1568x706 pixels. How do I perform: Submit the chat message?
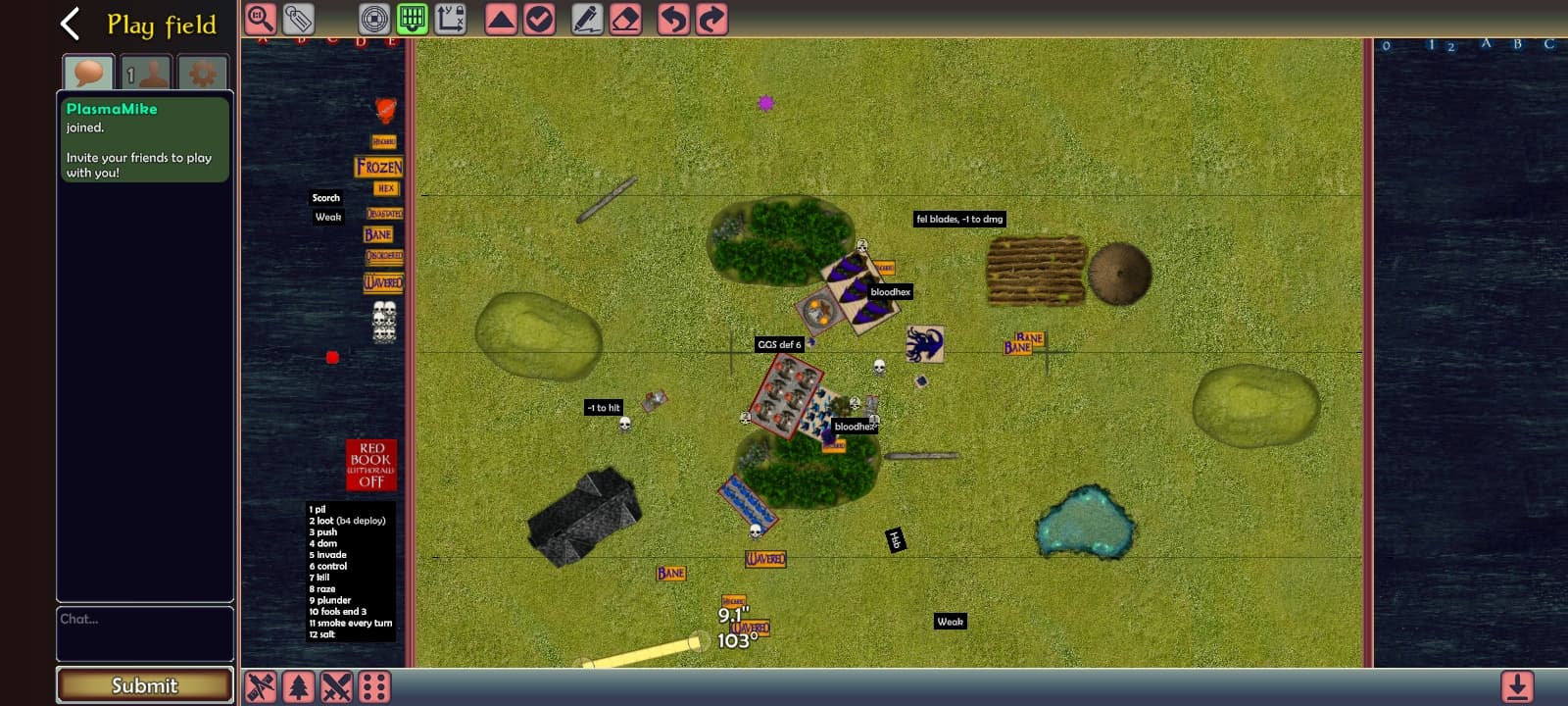click(x=145, y=685)
